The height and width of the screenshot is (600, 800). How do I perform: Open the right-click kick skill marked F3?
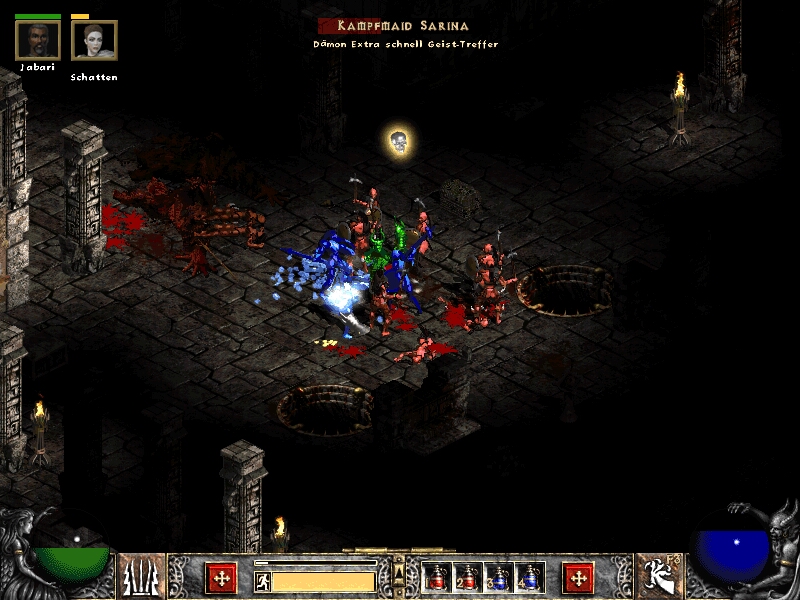click(657, 577)
